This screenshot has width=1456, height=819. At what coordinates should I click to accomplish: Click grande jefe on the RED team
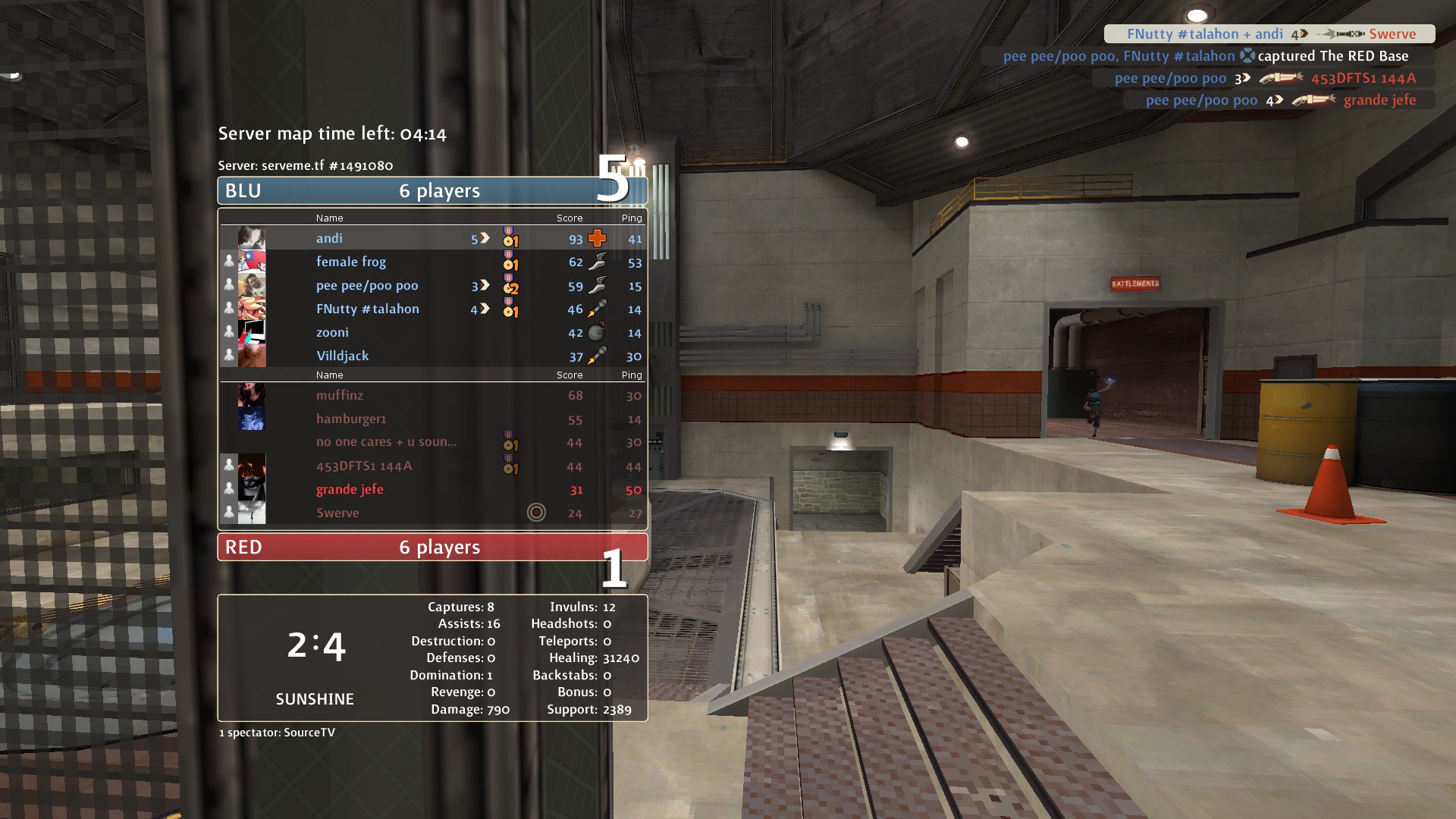pos(350,489)
